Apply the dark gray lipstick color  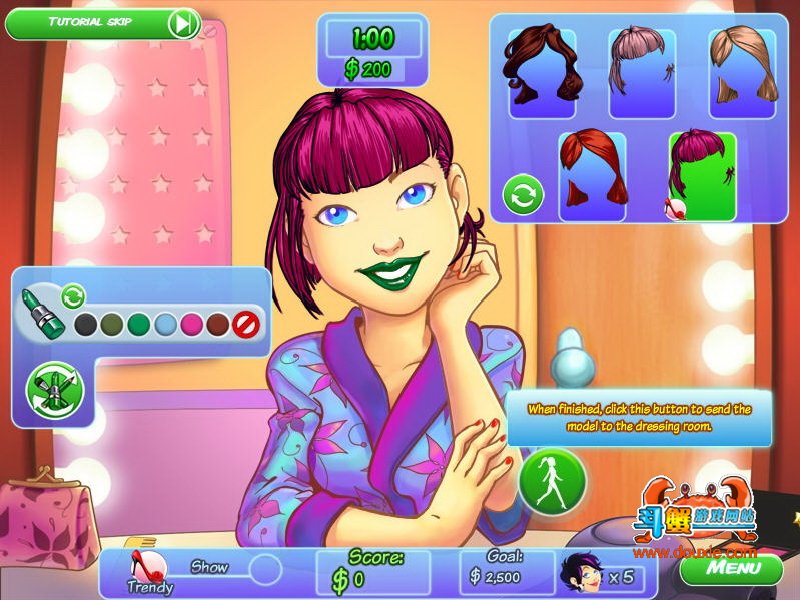click(x=87, y=324)
